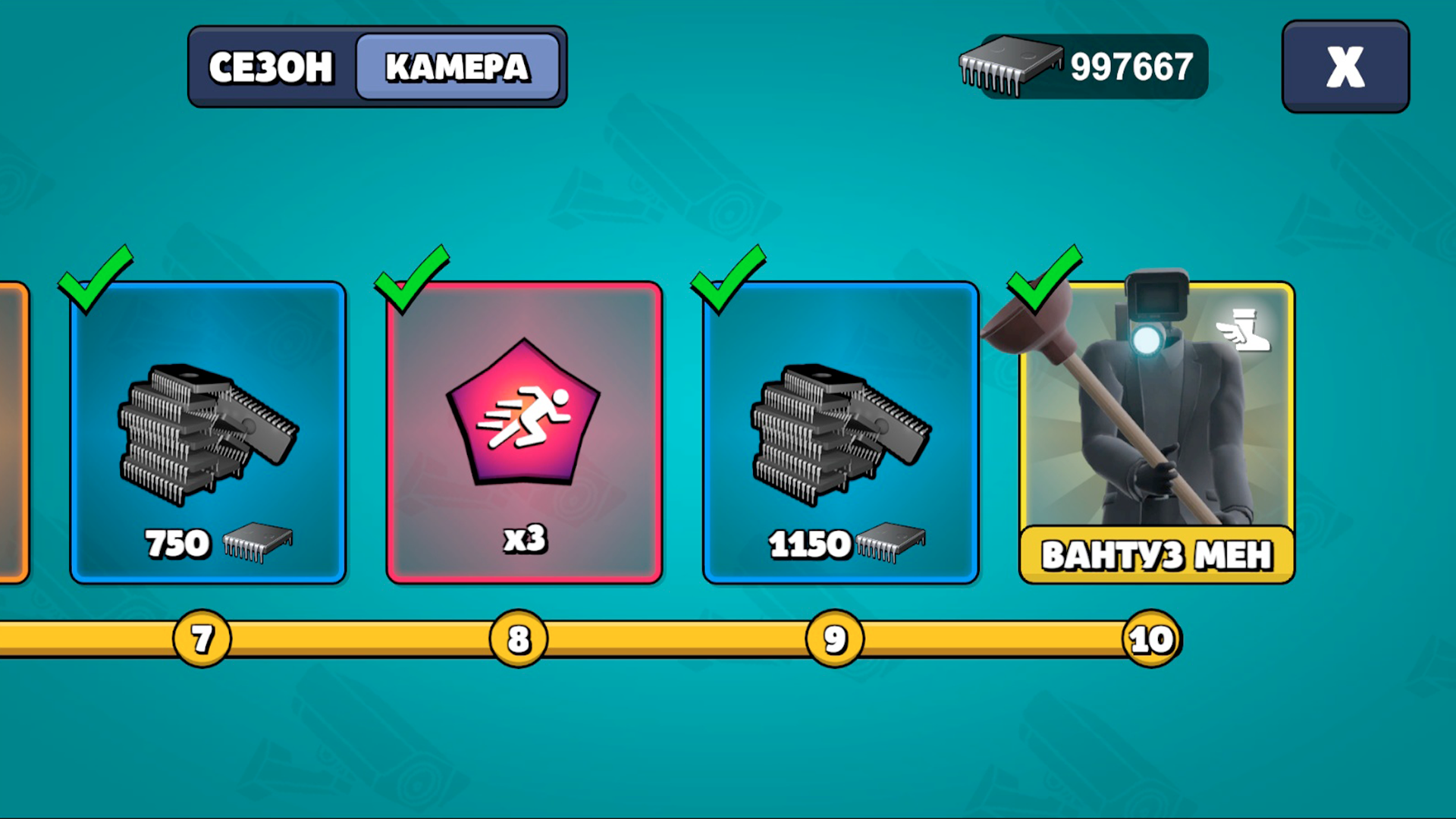Switch to the СЕЗОН tab
This screenshot has width=1456, height=819.
coord(271,67)
